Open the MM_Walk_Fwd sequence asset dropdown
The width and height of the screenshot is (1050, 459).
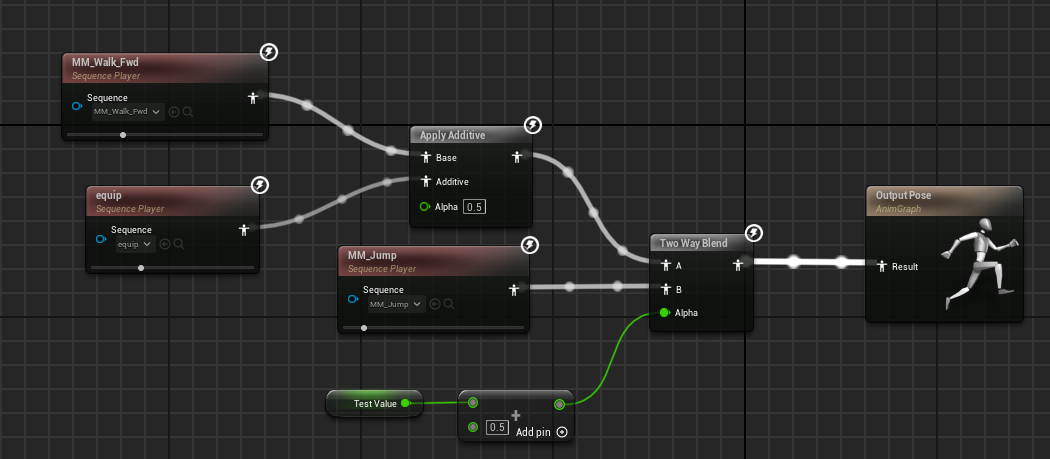[x=127, y=112]
